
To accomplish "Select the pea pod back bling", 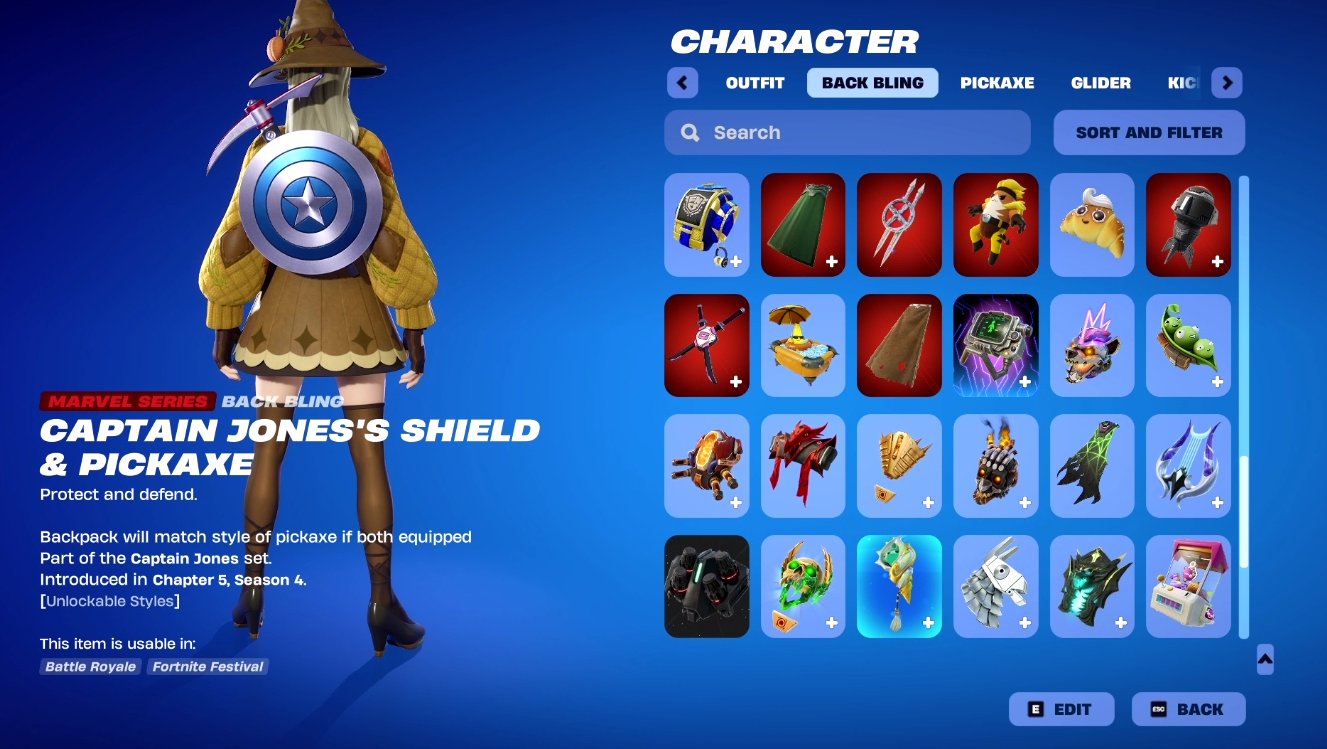I will pos(1188,345).
